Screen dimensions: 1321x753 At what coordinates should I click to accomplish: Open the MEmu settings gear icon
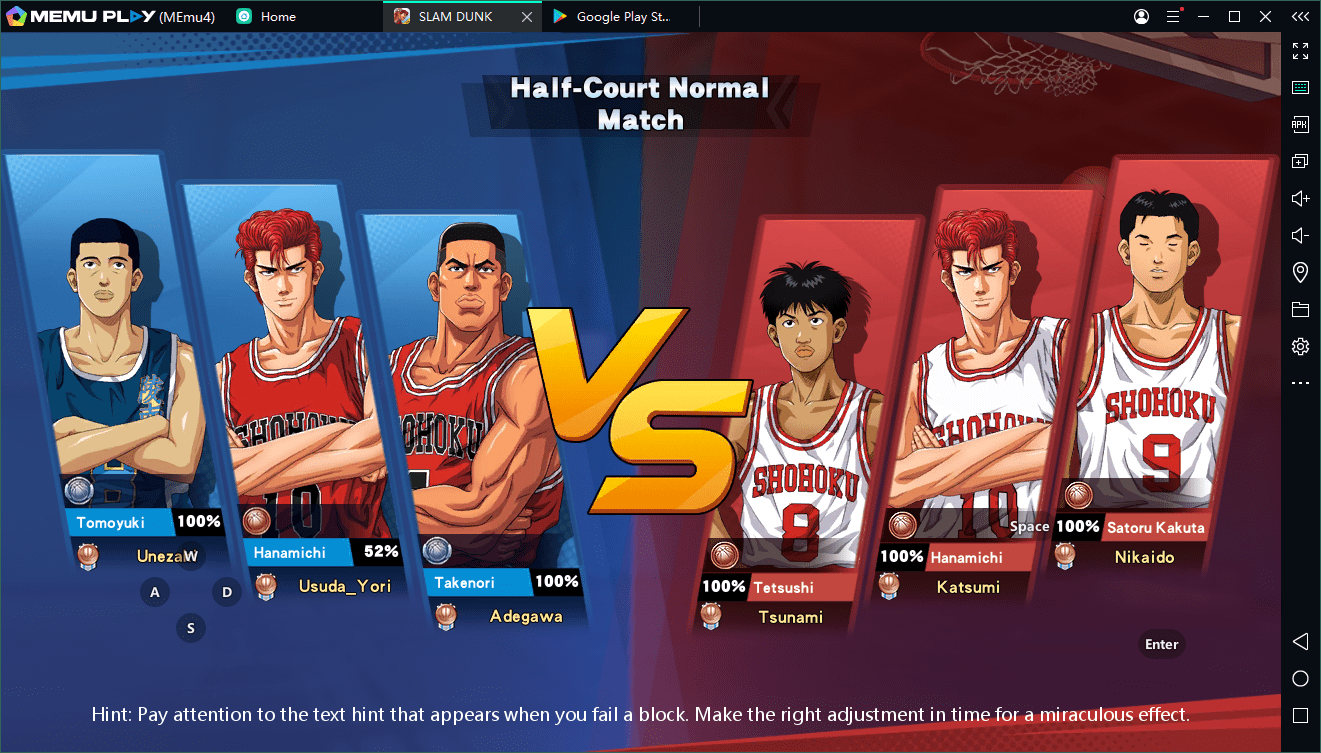[1300, 347]
